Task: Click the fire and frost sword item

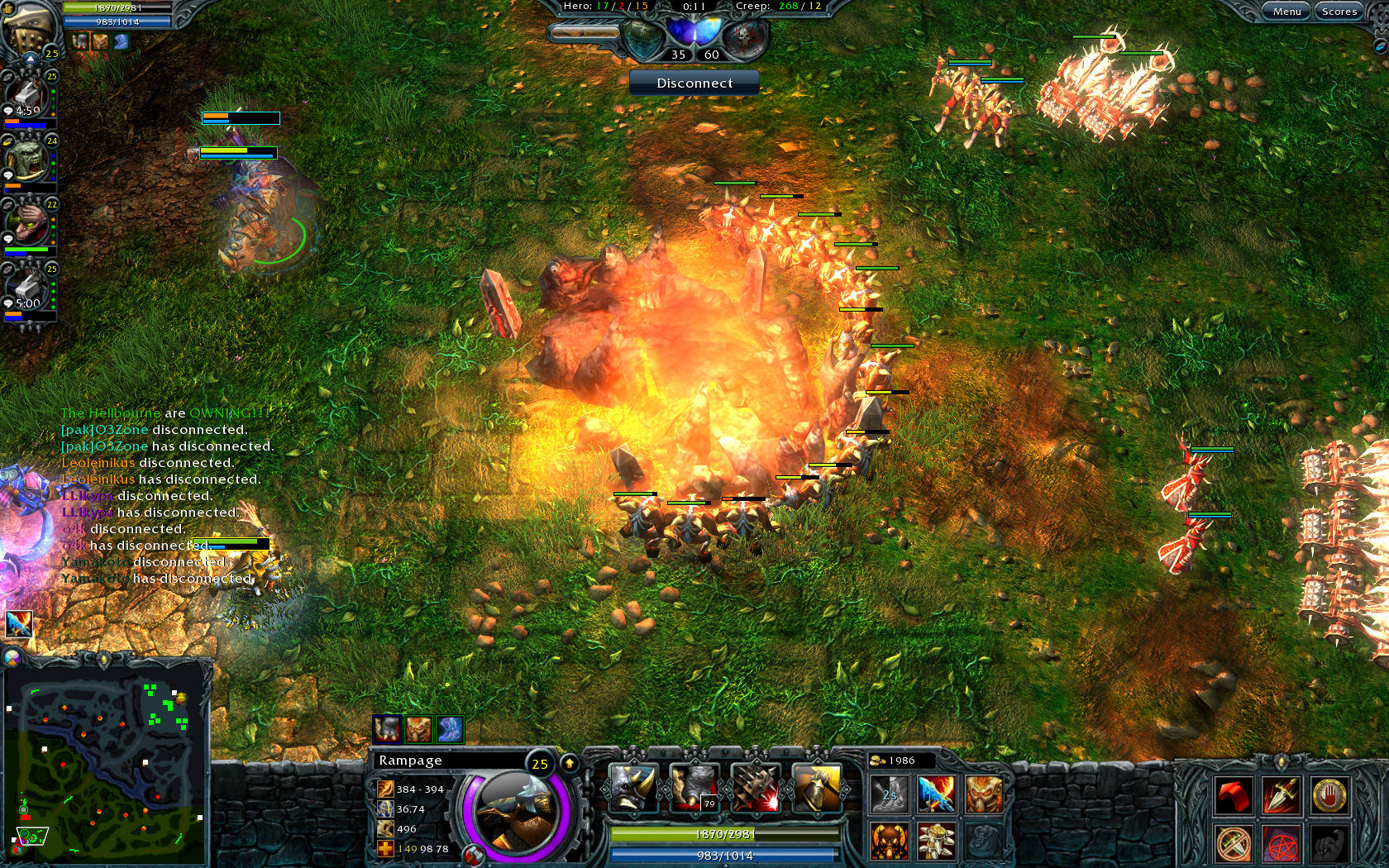Action: pos(937,794)
